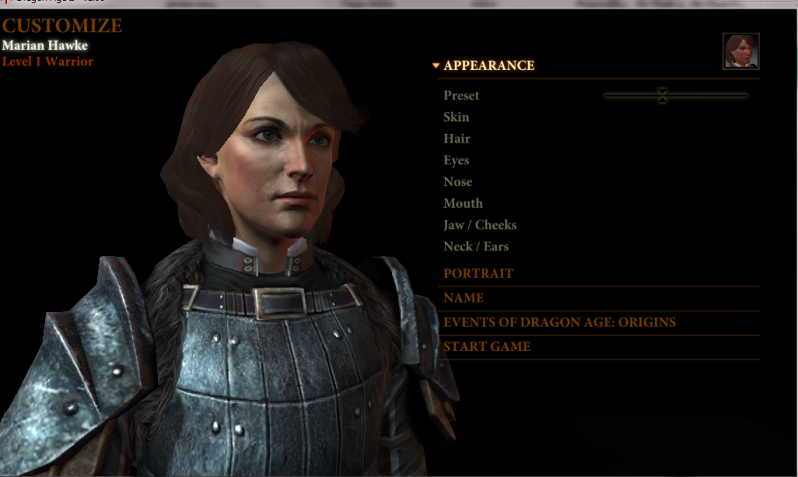Click Start Game
The height and width of the screenshot is (477, 798).
487,347
